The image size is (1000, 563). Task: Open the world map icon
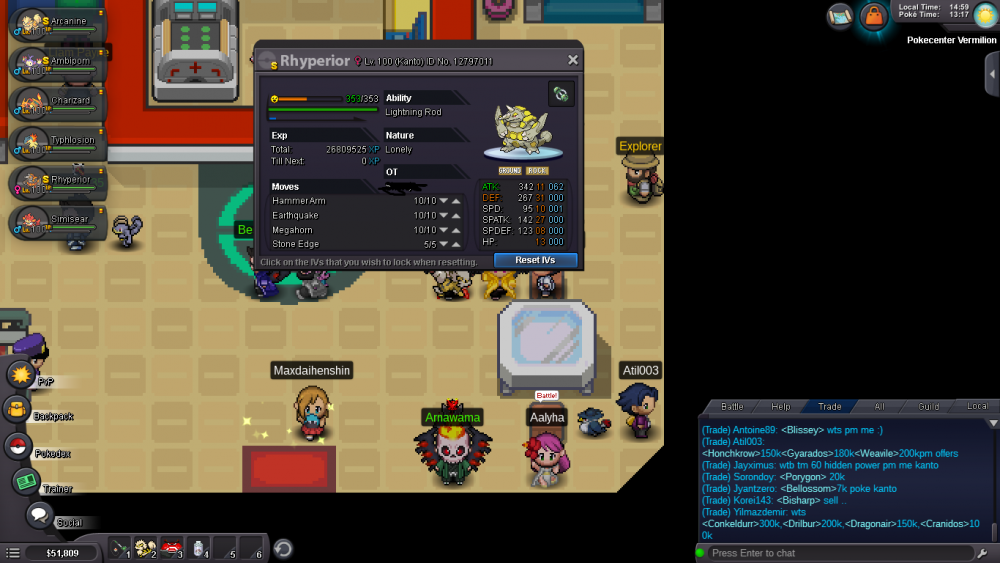(x=840, y=16)
